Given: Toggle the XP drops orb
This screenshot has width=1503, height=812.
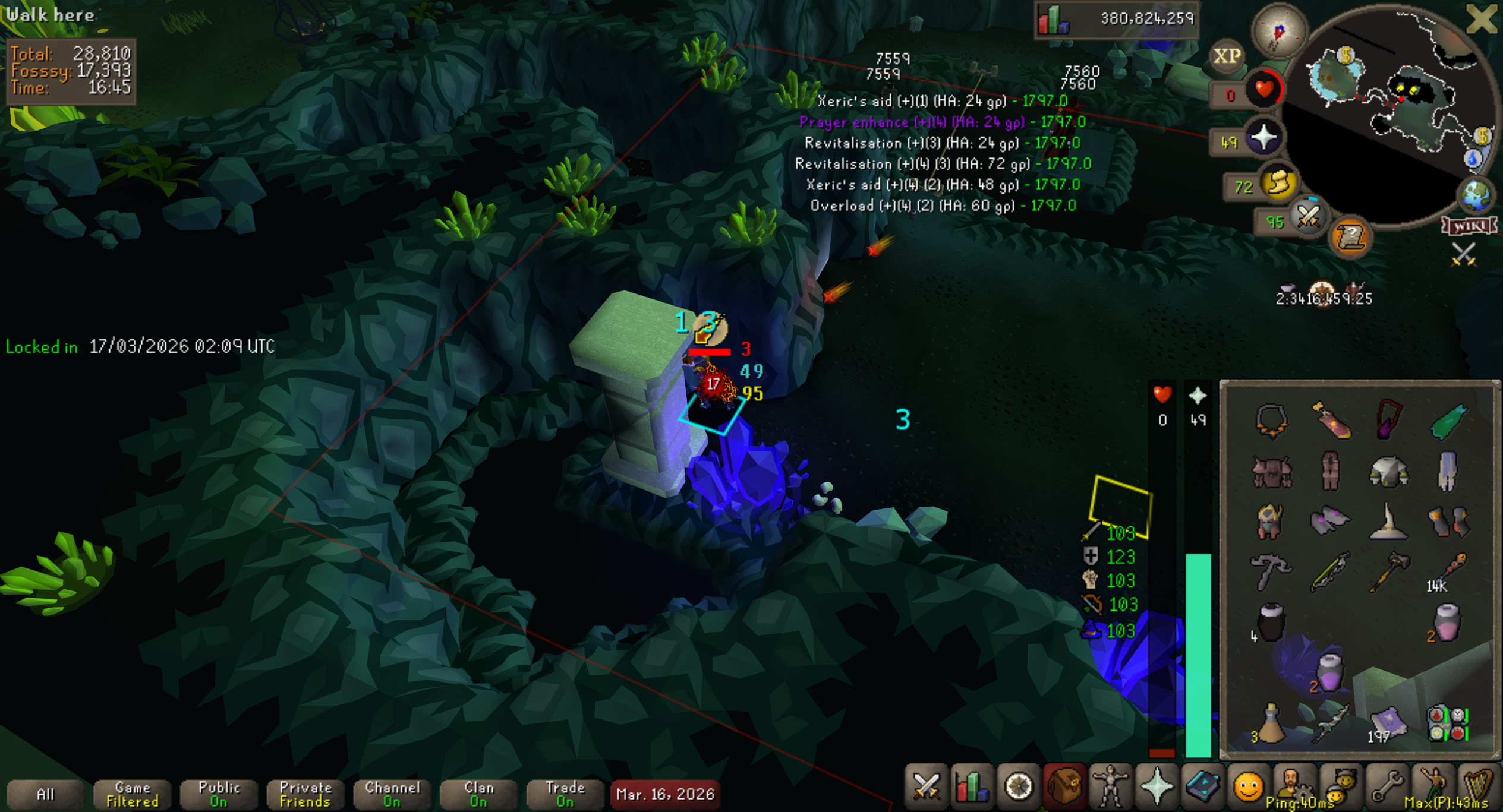Looking at the screenshot, I should [1226, 56].
